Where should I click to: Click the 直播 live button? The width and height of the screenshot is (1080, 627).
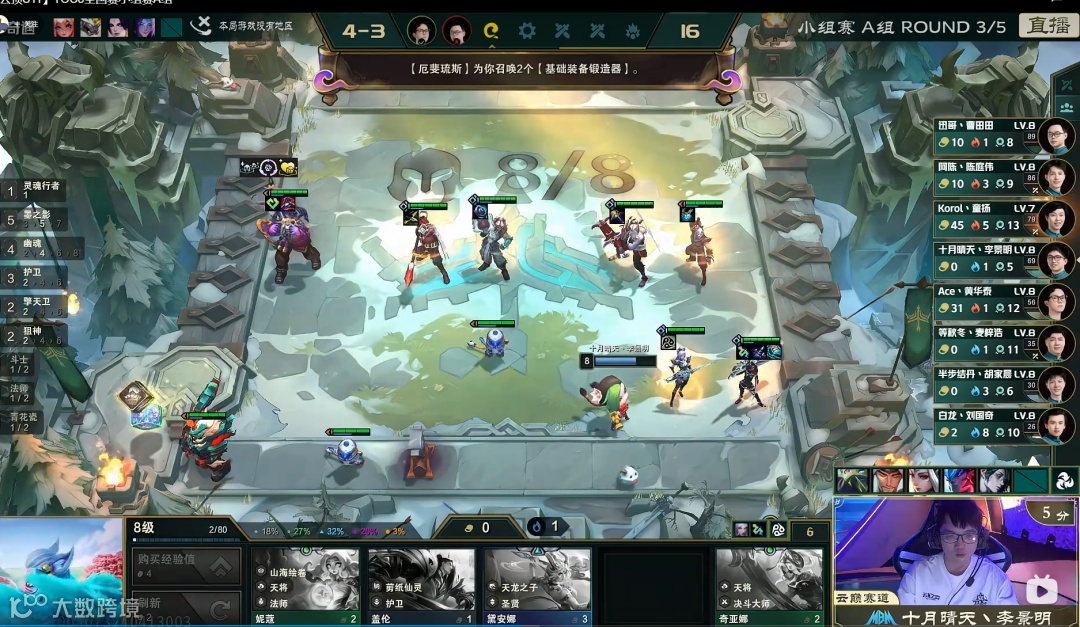1048,25
